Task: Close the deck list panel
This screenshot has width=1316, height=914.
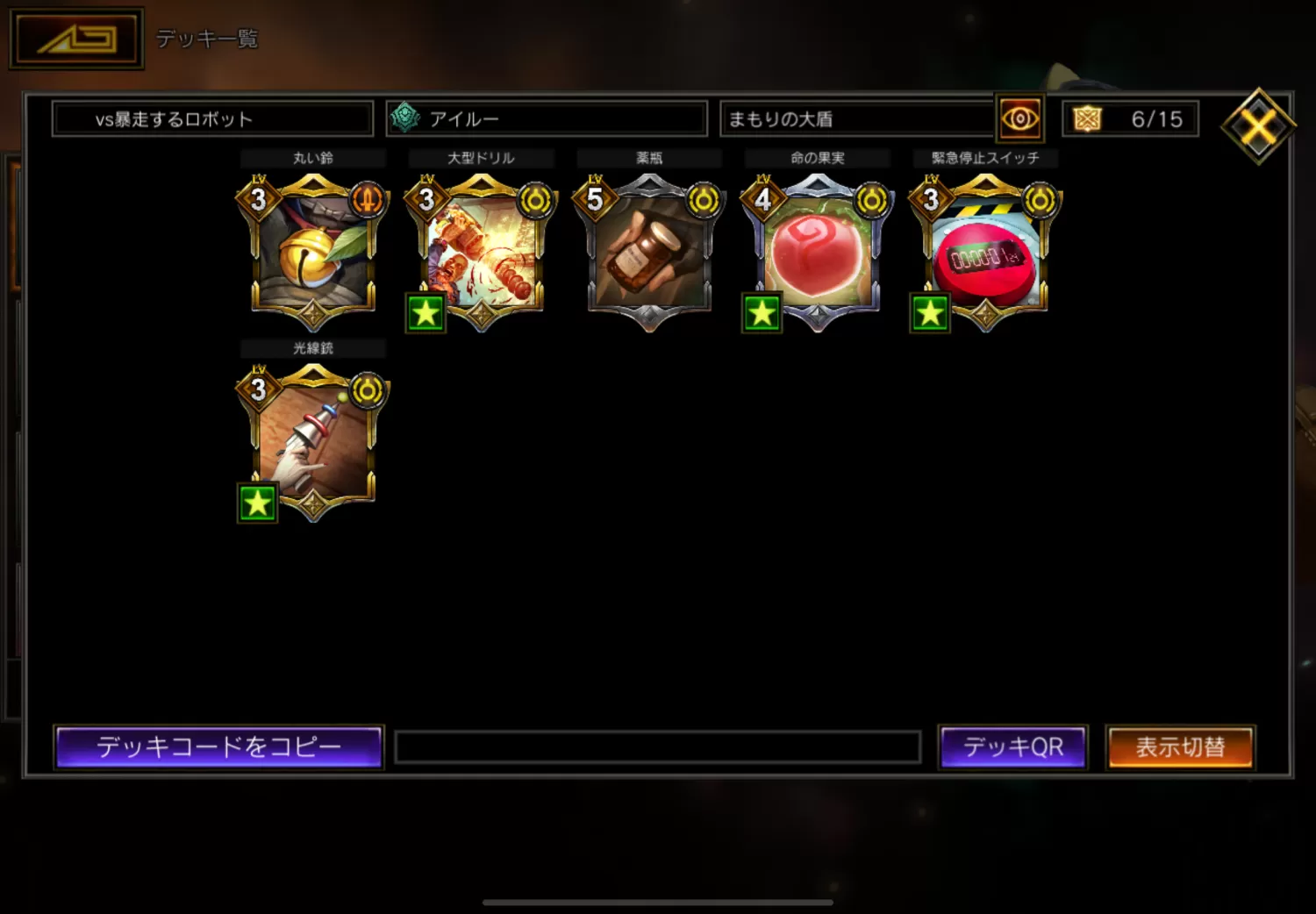Action: click(x=1258, y=126)
